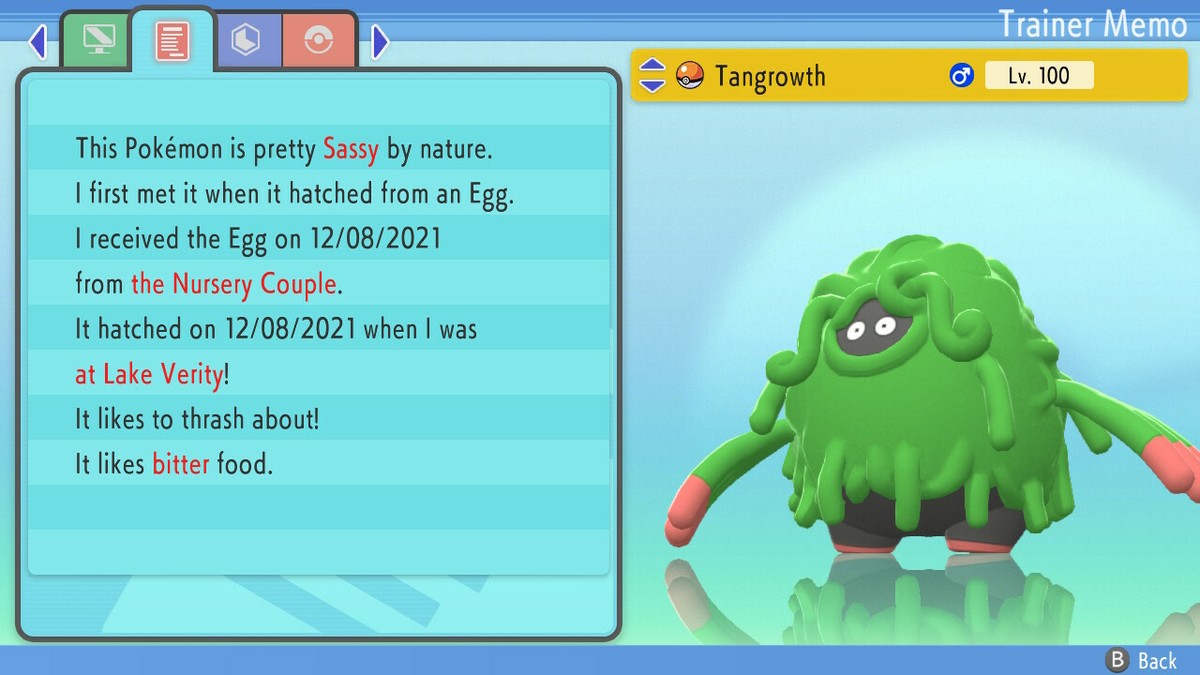The width and height of the screenshot is (1200, 675).
Task: Click the left arrow beside the tabs
Action: (x=38, y=42)
